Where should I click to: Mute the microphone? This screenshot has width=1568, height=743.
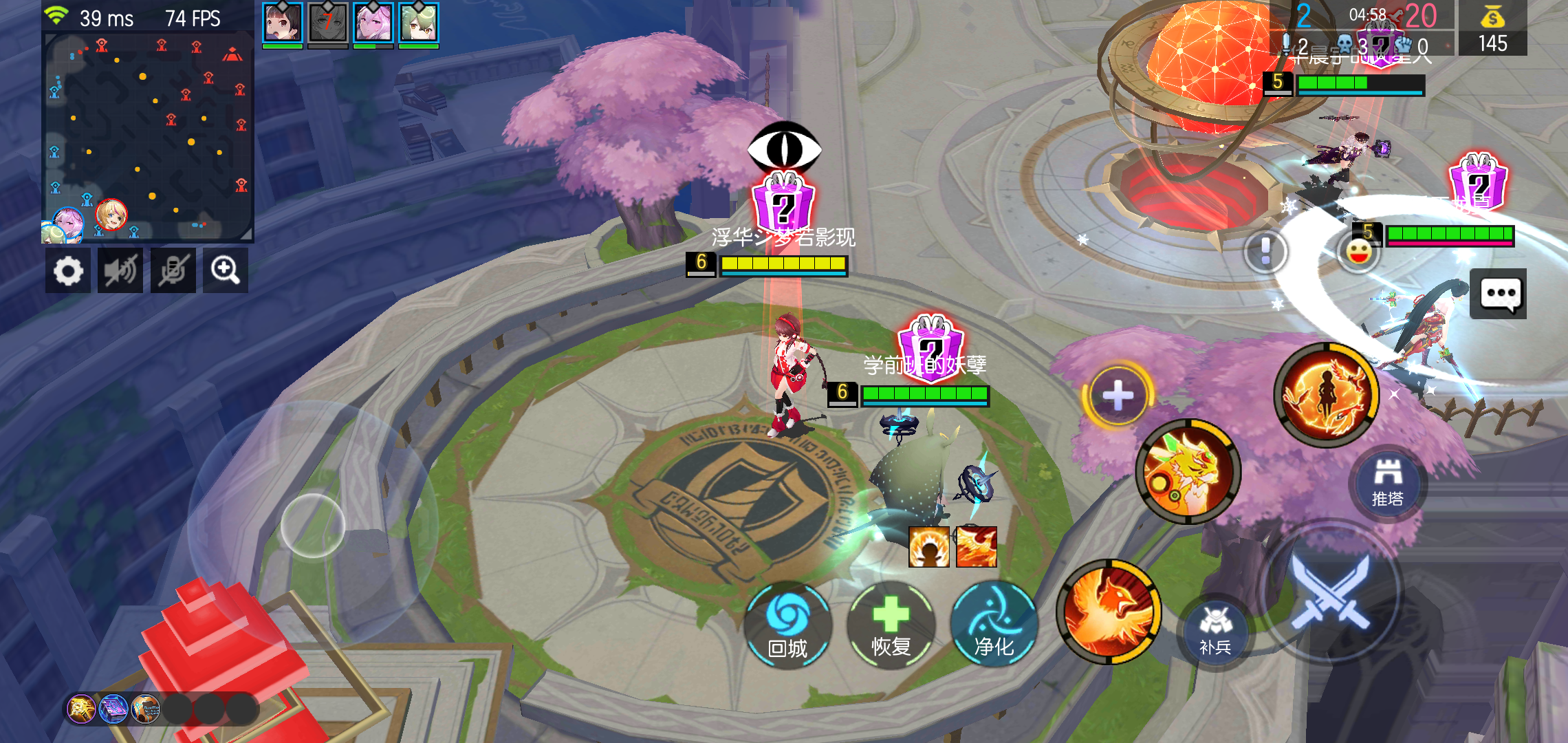click(x=173, y=270)
